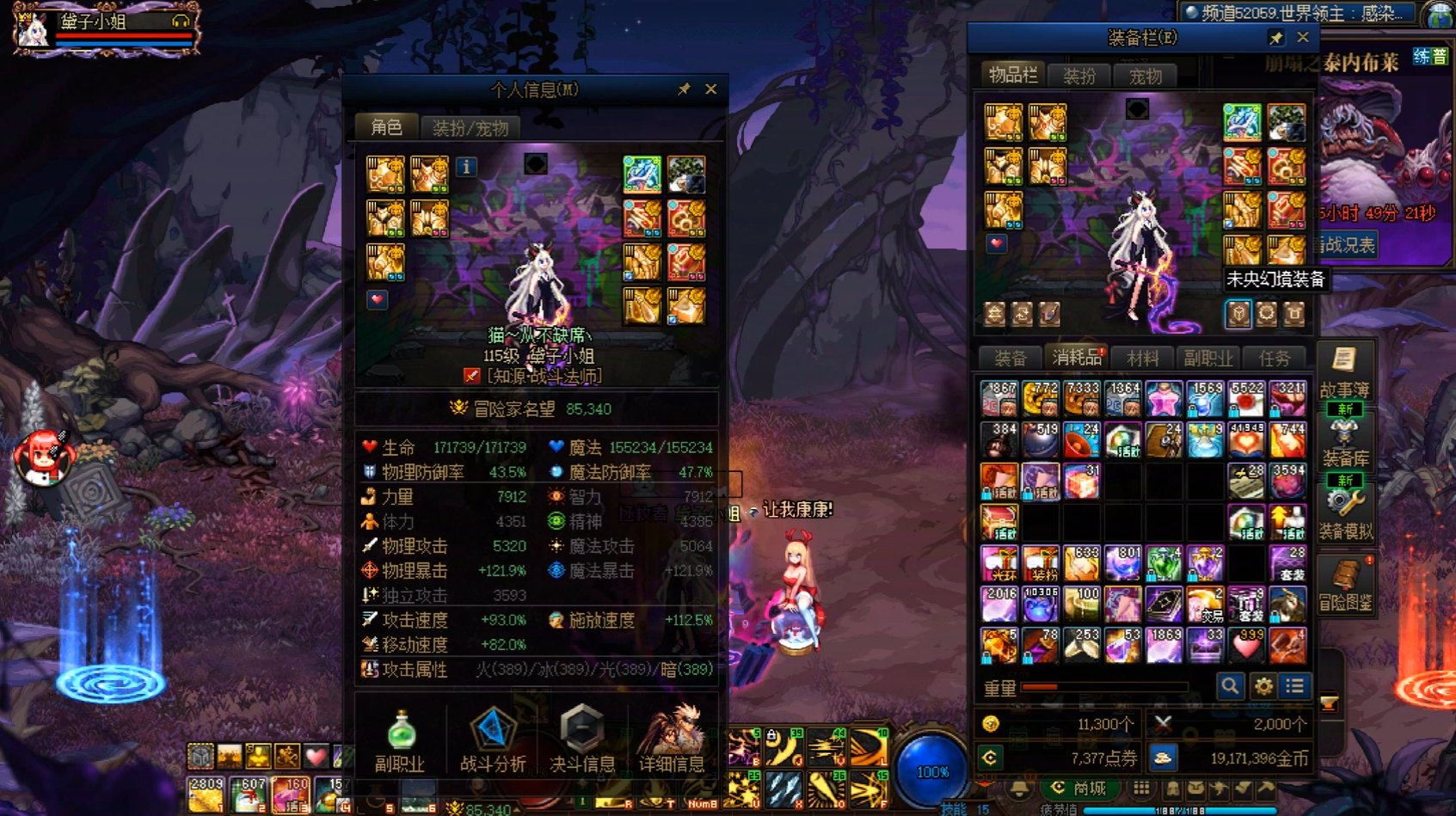Toggle the pin icon on 个人信息 window
The height and width of the screenshot is (816, 1456).
pyautogui.click(x=685, y=89)
